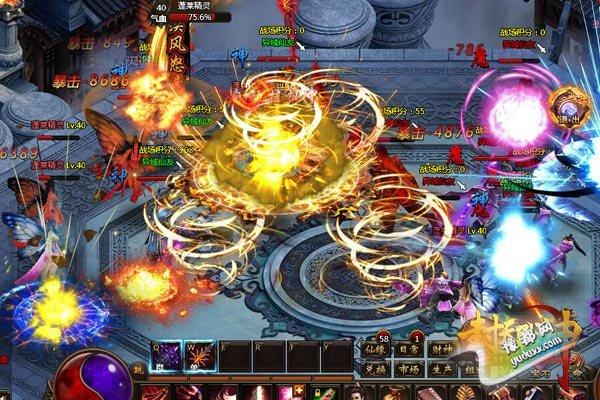
Task: Open the 生产 production button
Action: pos(442,368)
